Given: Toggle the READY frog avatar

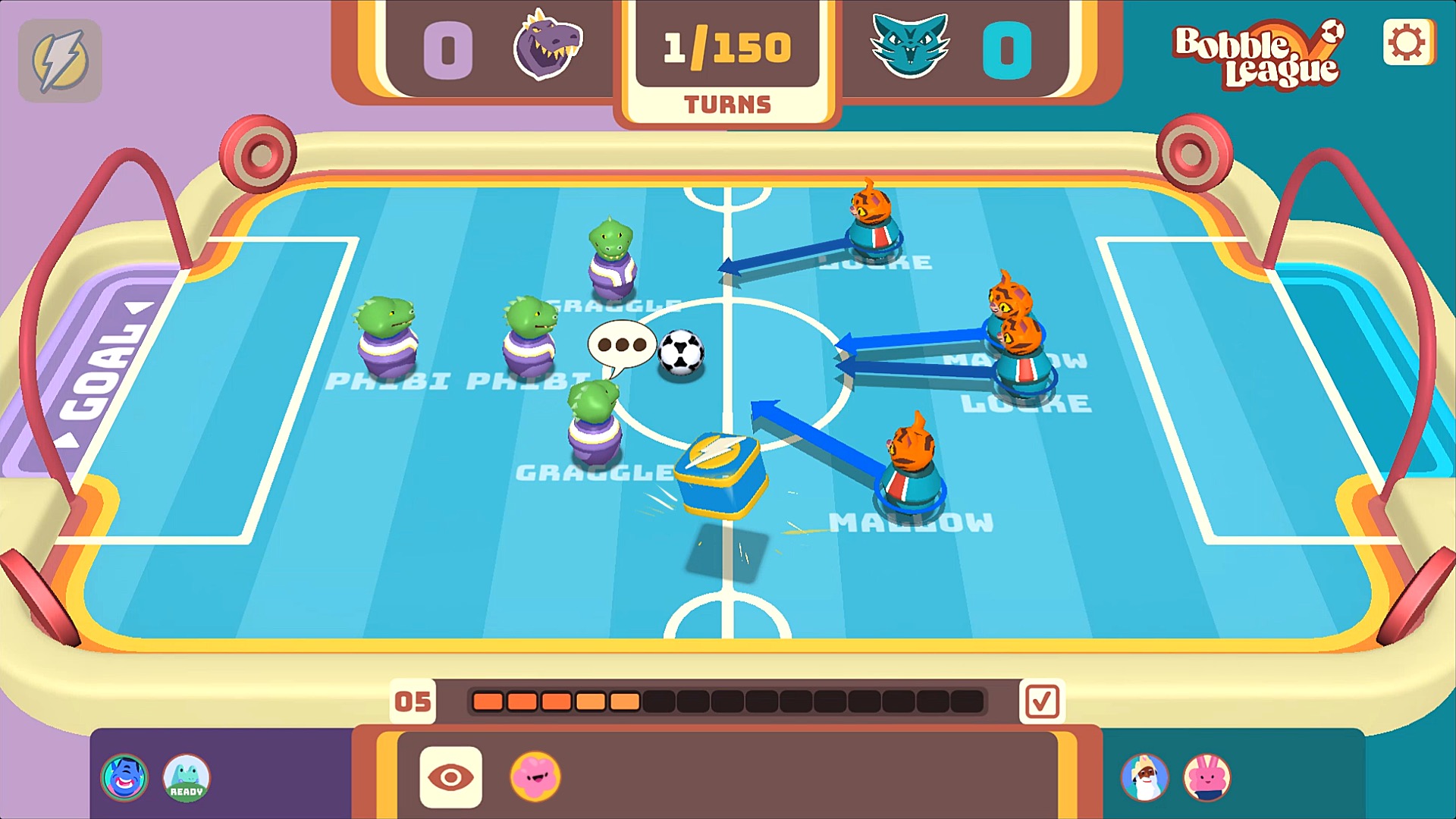Looking at the screenshot, I should click(x=186, y=776).
